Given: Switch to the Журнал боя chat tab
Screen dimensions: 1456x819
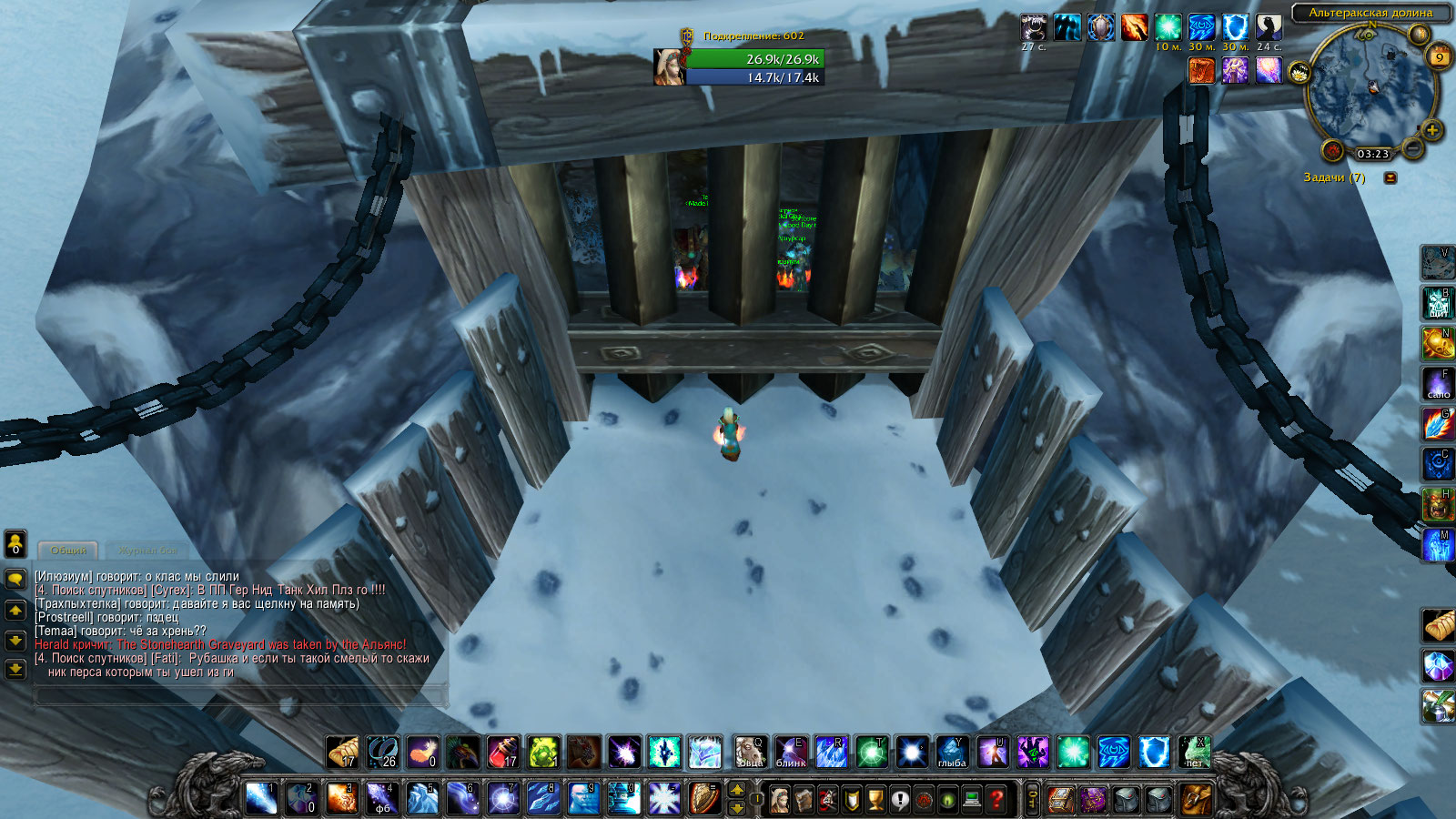Looking at the screenshot, I should click(147, 551).
